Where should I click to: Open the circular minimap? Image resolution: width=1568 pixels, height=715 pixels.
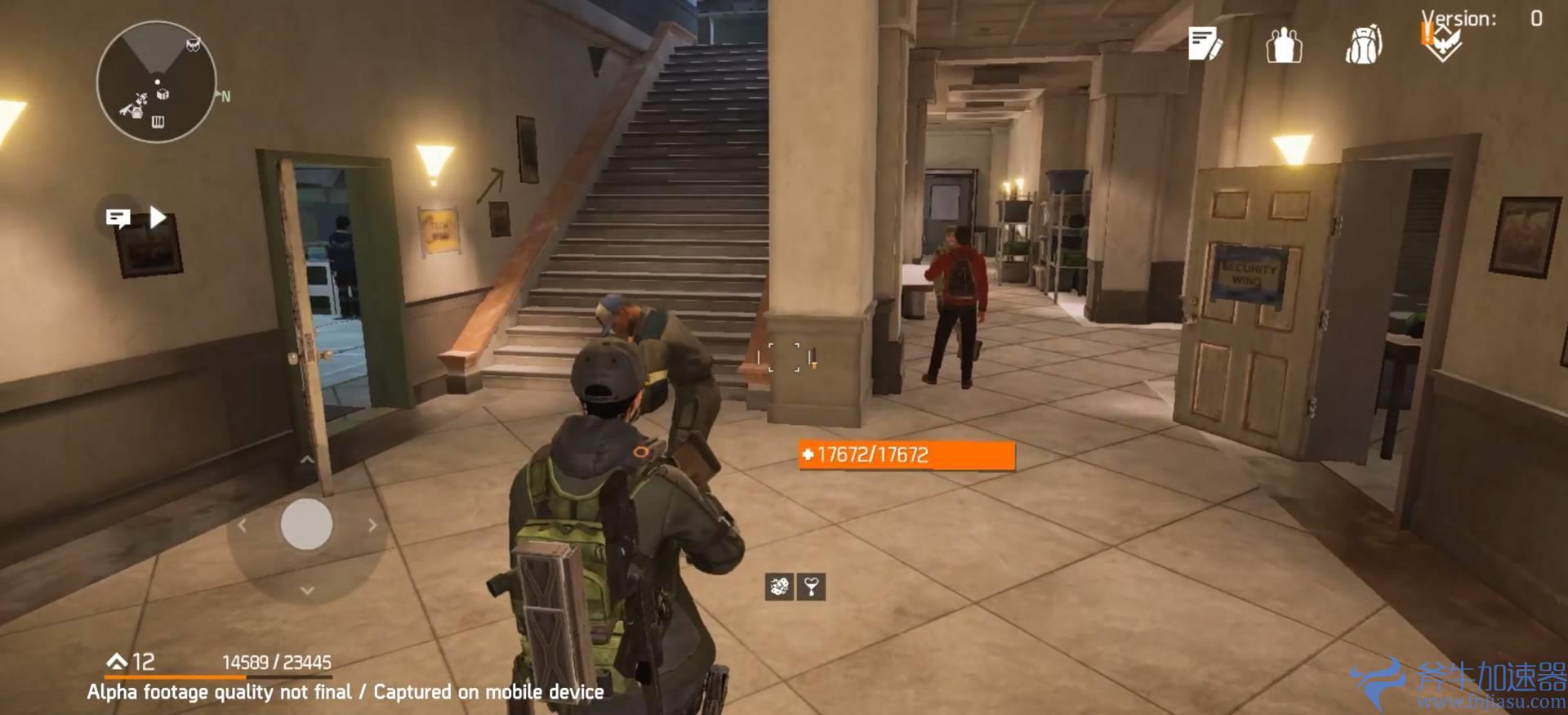pos(156,83)
